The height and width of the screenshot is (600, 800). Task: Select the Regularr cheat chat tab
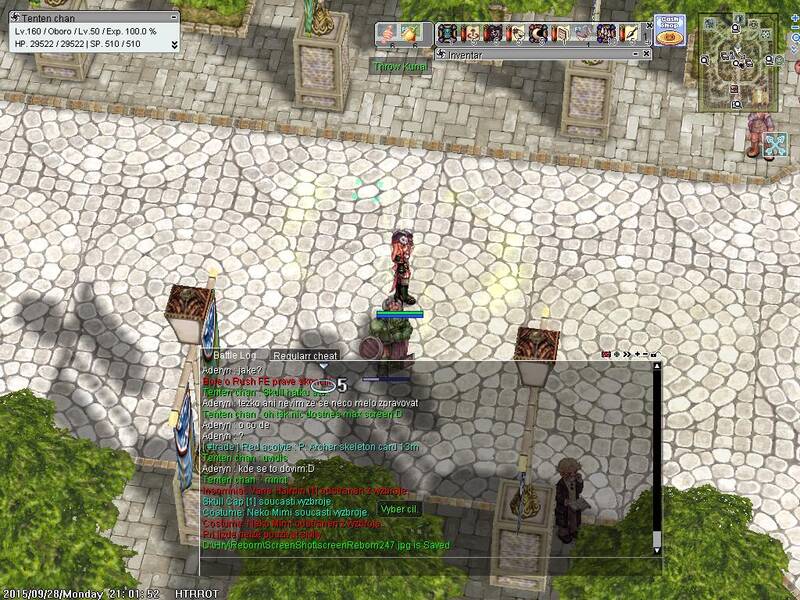(305, 355)
